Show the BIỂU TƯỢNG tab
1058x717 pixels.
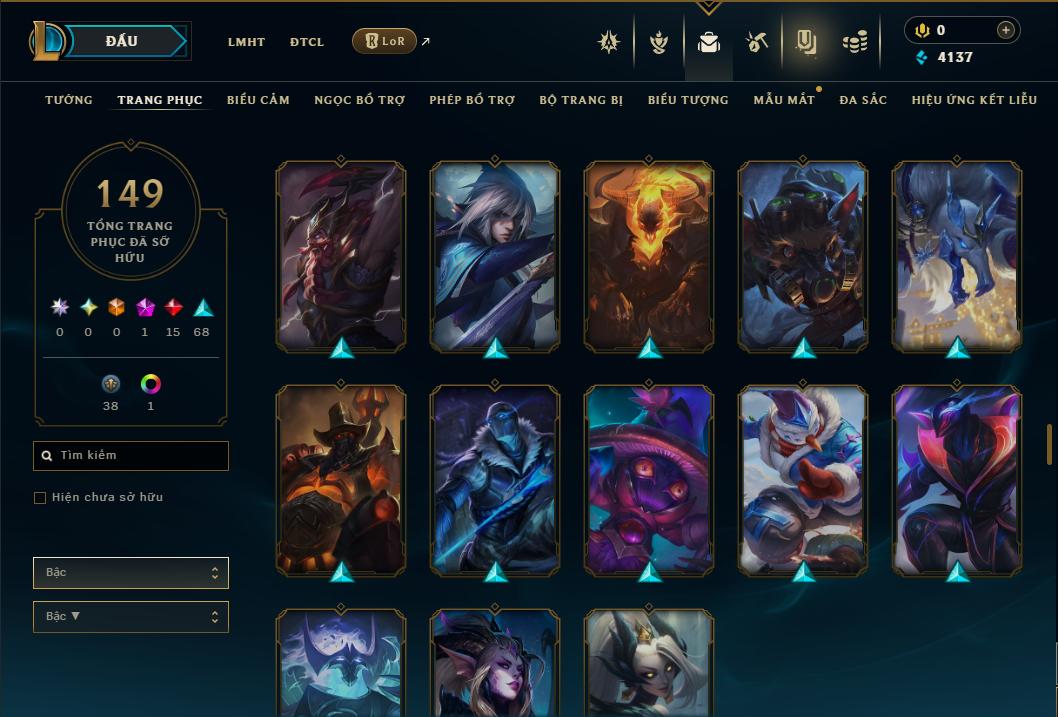tap(688, 100)
